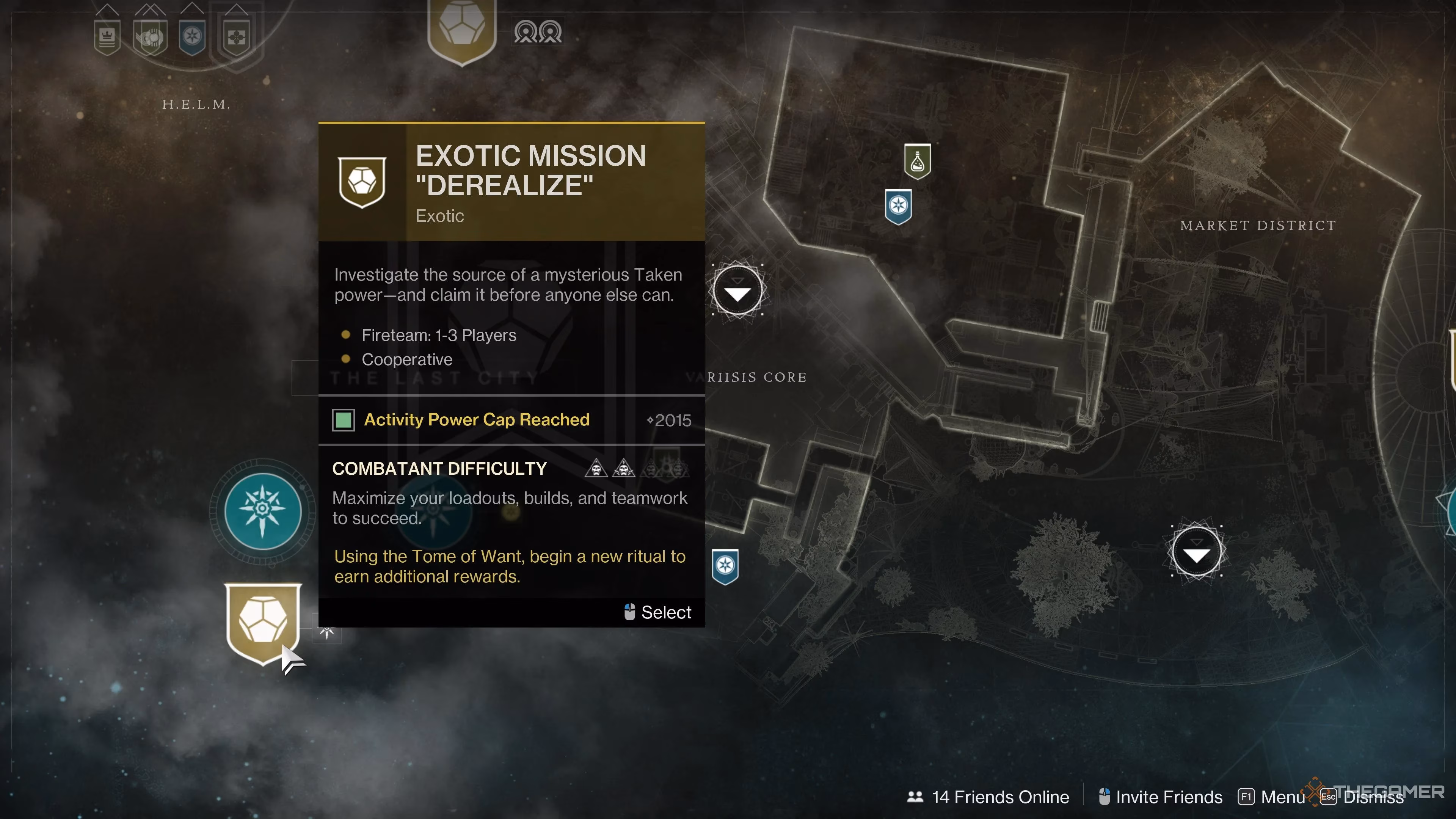Click the landing zone down-arrow on the right side
The image size is (1456, 819).
(1197, 551)
